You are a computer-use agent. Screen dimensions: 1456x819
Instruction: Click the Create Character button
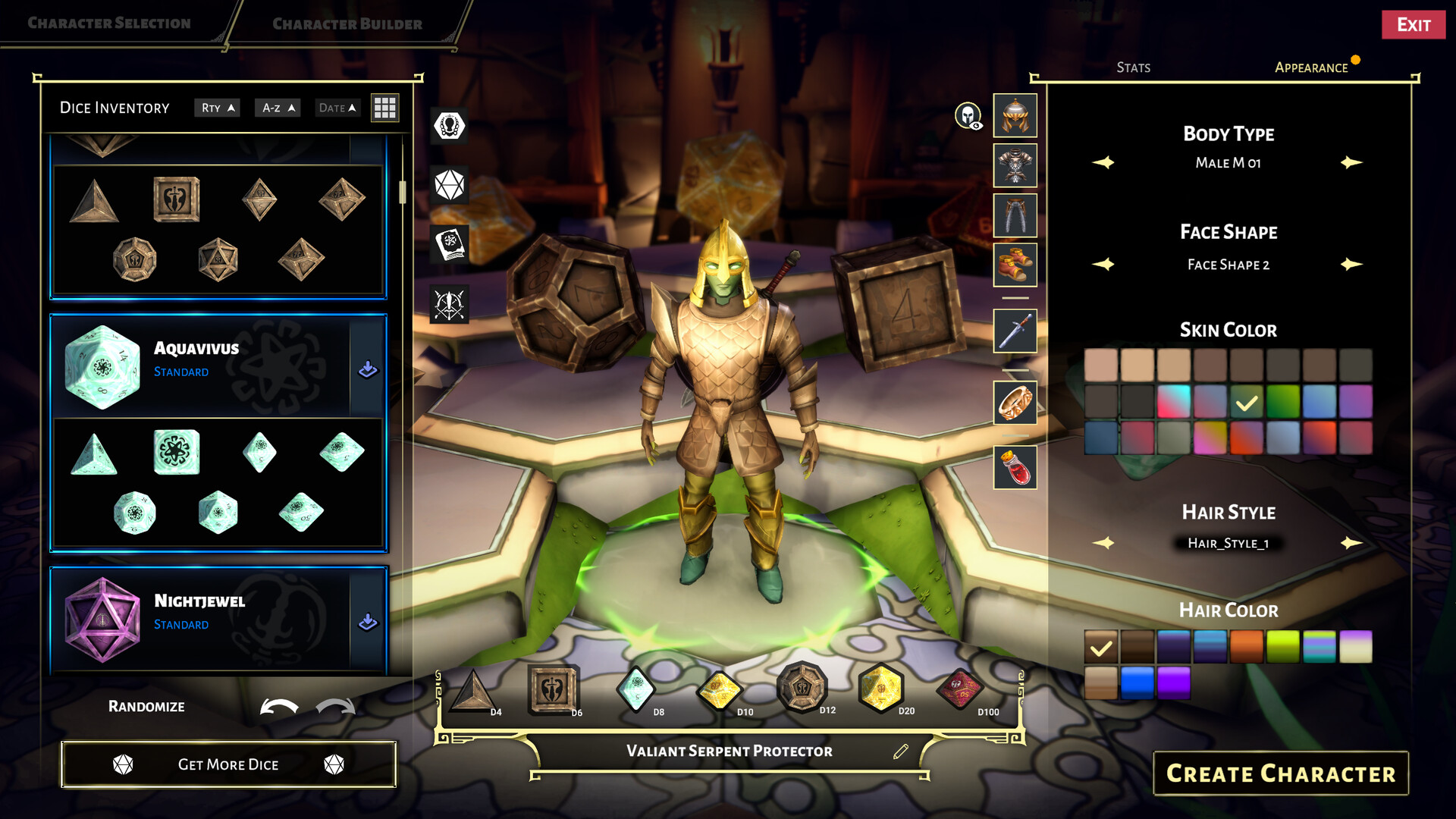1280,773
